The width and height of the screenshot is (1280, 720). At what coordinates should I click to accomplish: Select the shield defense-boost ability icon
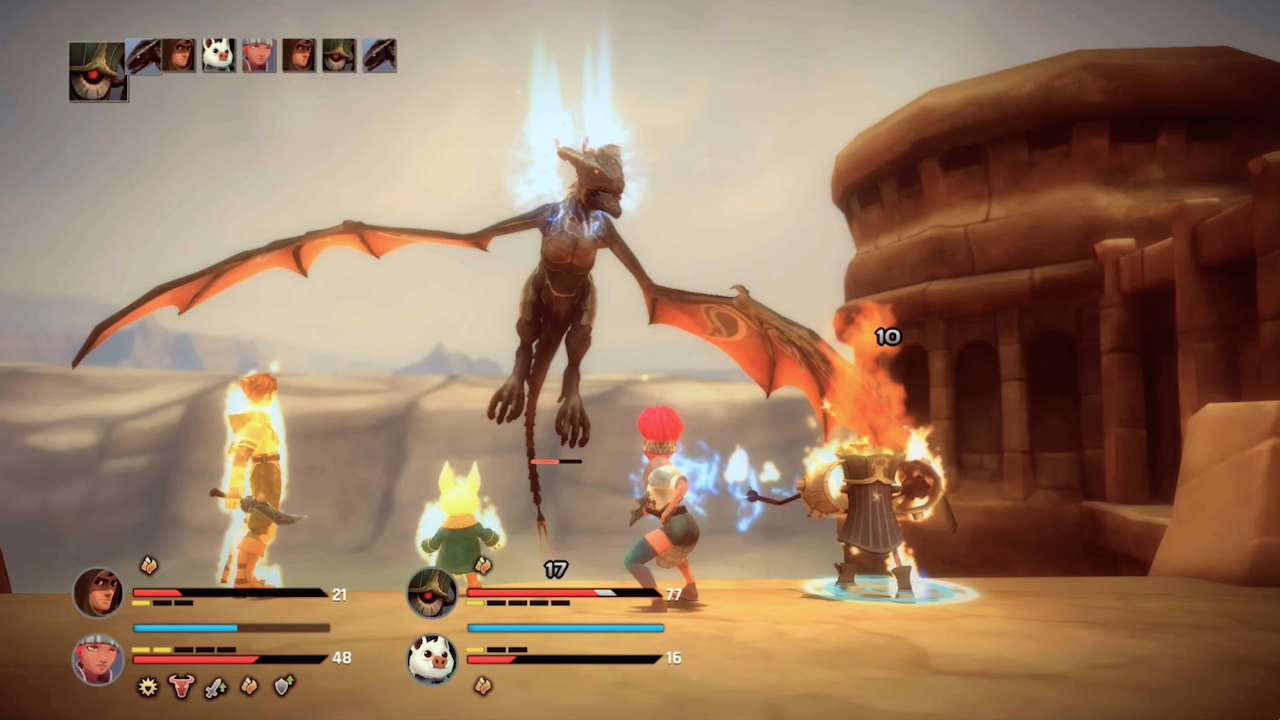pyautogui.click(x=283, y=687)
